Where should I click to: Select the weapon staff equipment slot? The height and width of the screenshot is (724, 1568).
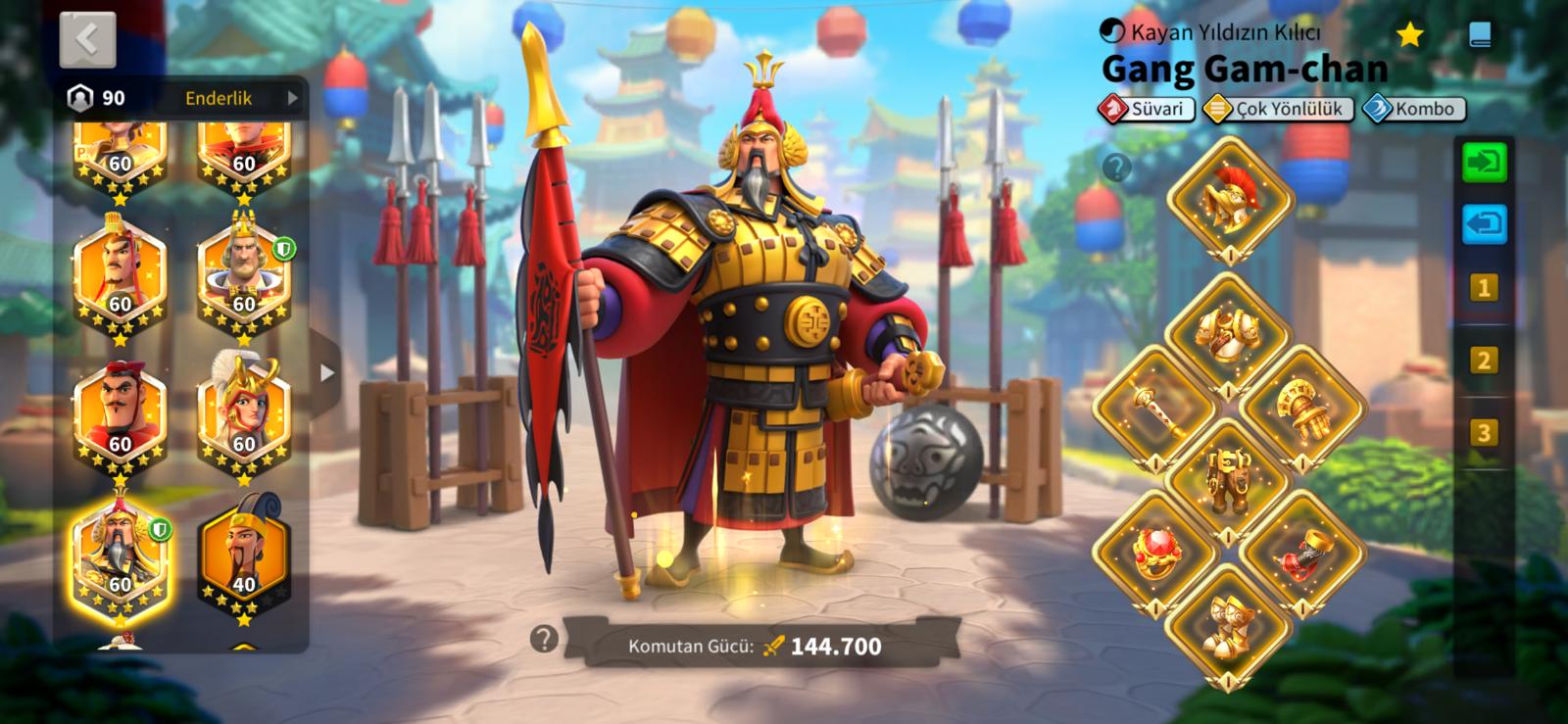tap(1155, 410)
